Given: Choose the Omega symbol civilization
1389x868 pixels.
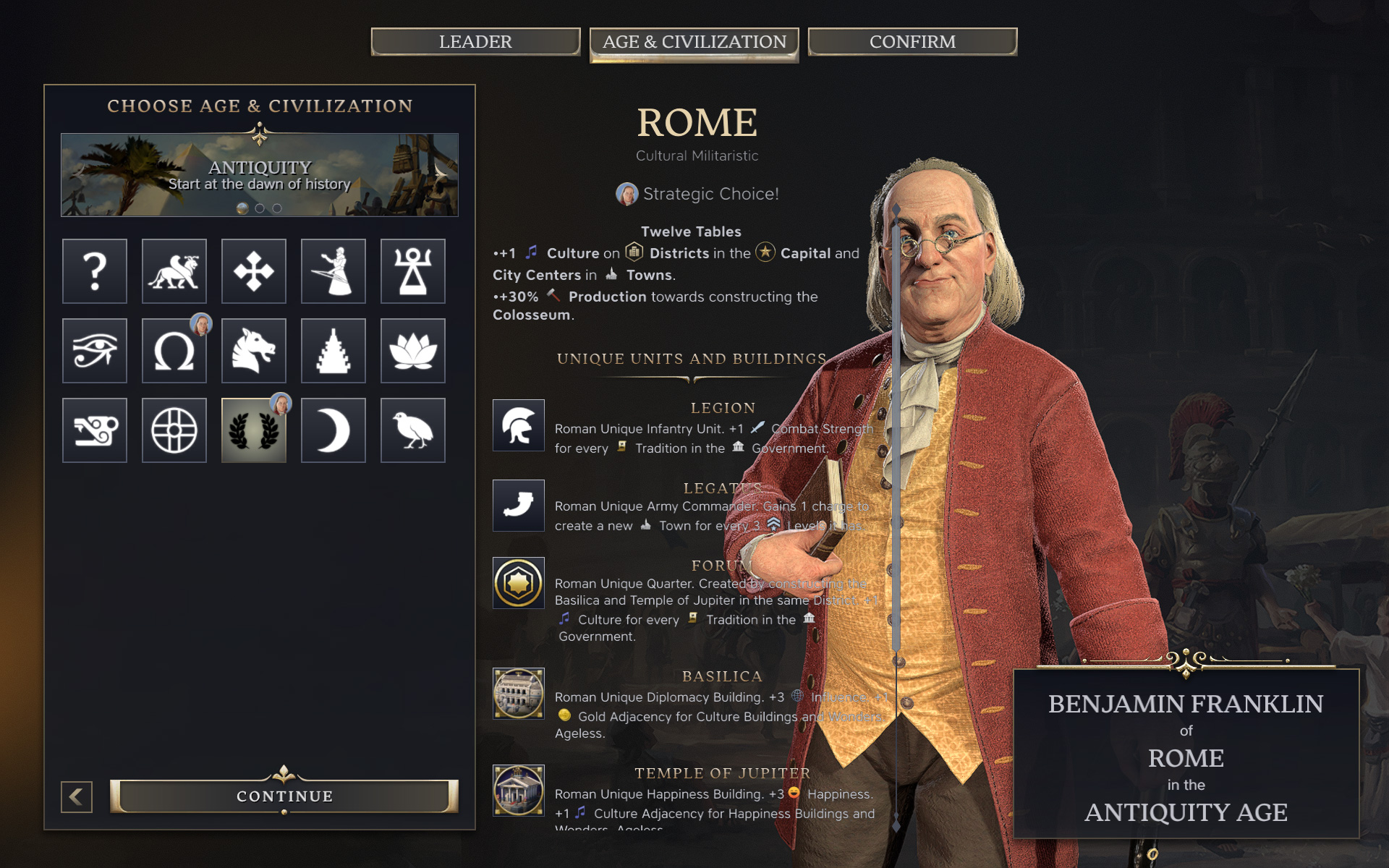Looking at the screenshot, I should point(174,351).
